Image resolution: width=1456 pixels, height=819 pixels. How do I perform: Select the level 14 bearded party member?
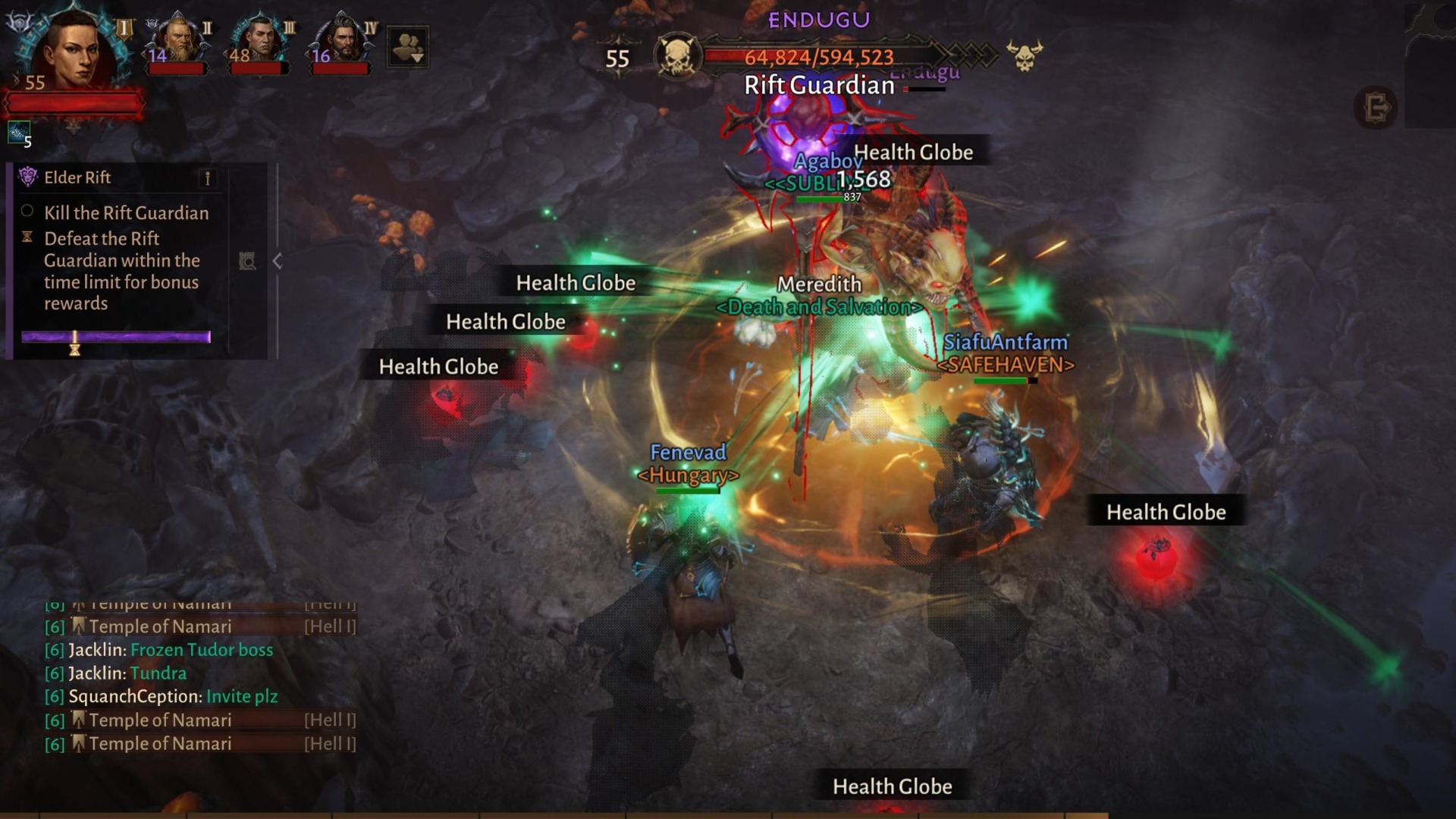click(x=179, y=39)
